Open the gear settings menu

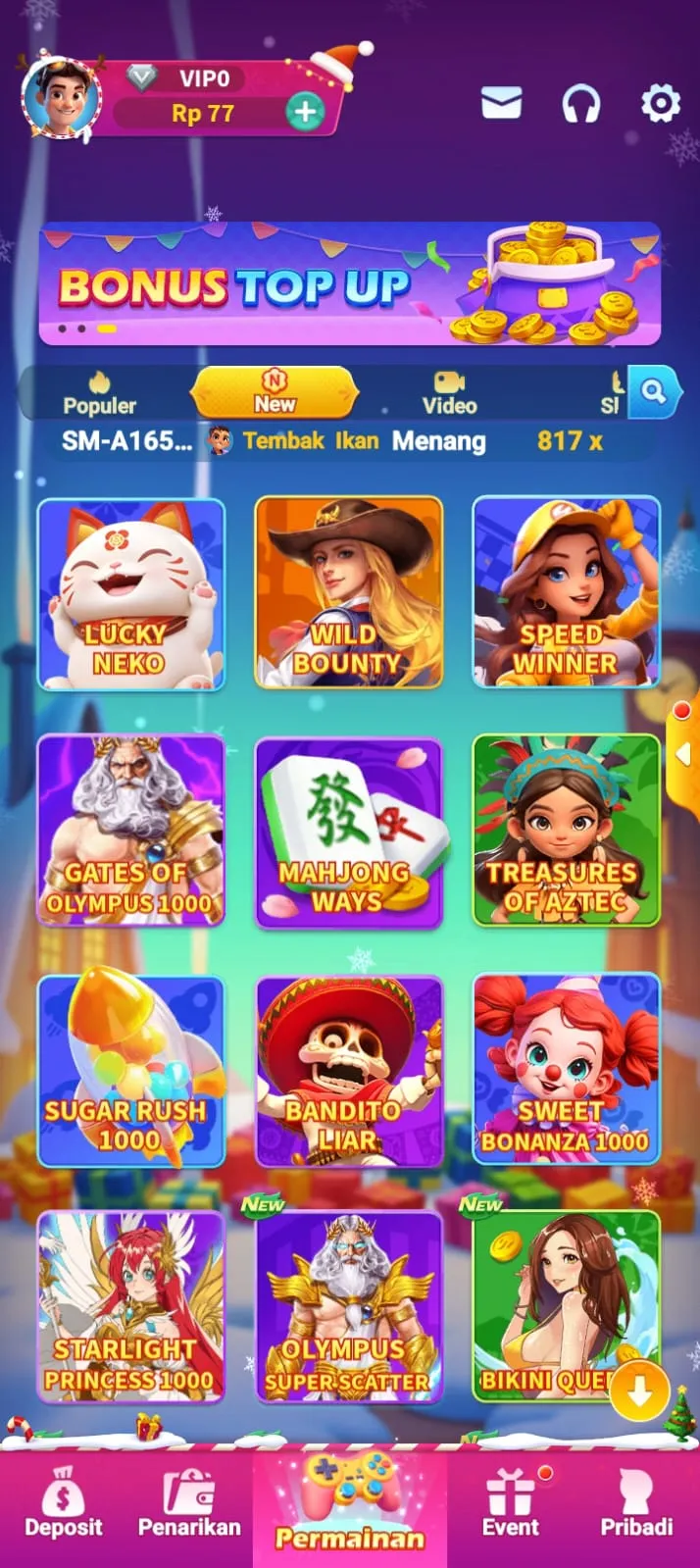[x=660, y=103]
